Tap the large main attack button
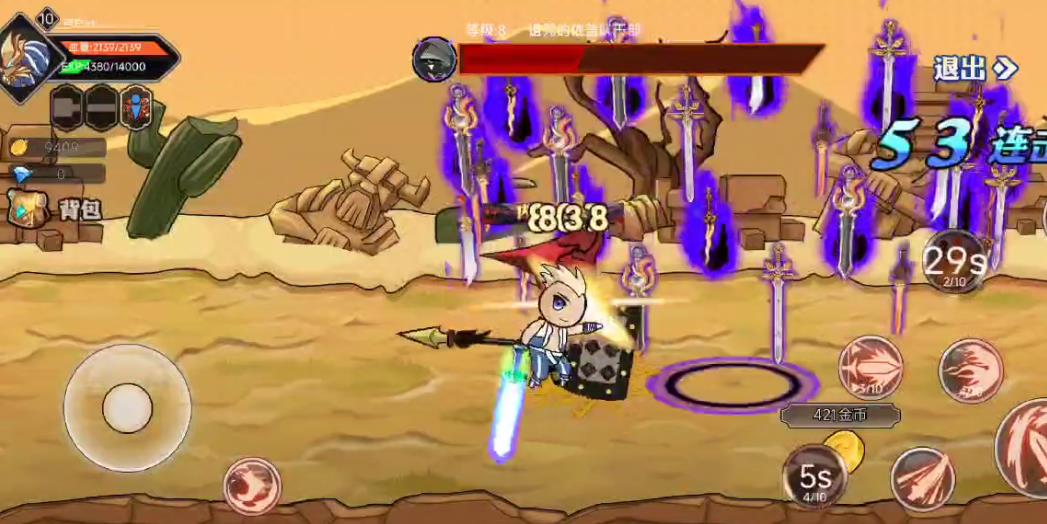Image resolution: width=1047 pixels, height=524 pixels. (x=1025, y=446)
